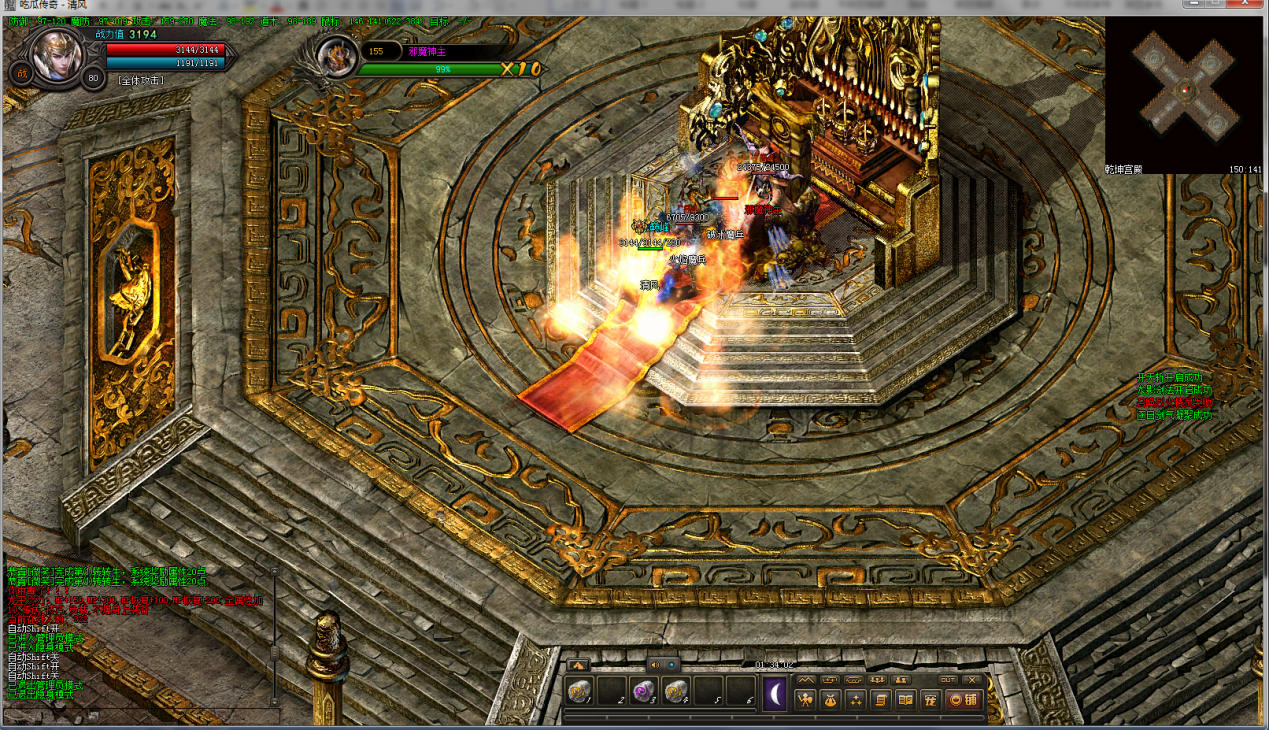Screen dimensions: 1269x730
Task: Toggle the sound speaker icon
Action: [x=654, y=664]
